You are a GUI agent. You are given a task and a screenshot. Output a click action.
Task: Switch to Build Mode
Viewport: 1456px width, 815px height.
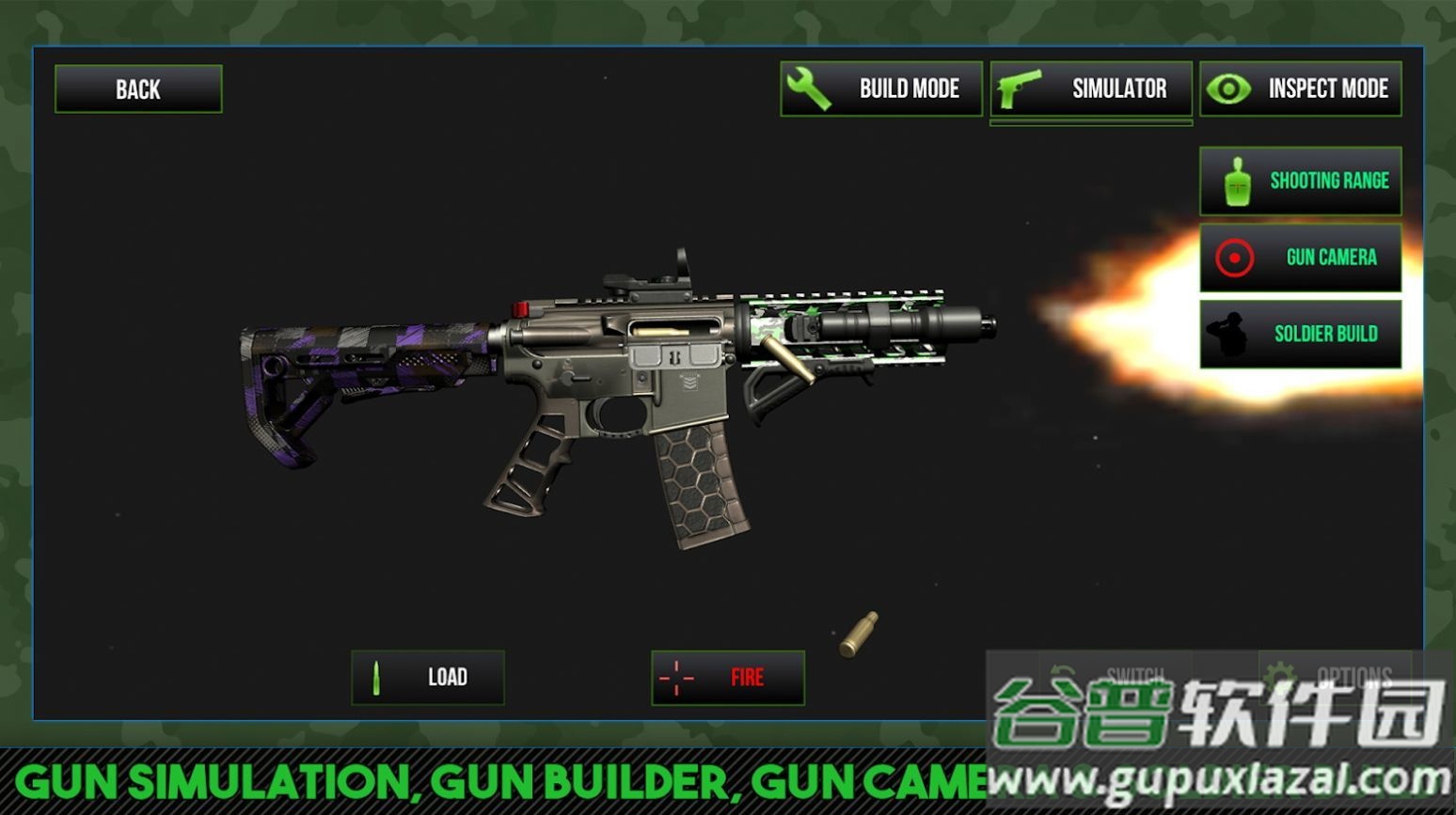[x=881, y=89]
